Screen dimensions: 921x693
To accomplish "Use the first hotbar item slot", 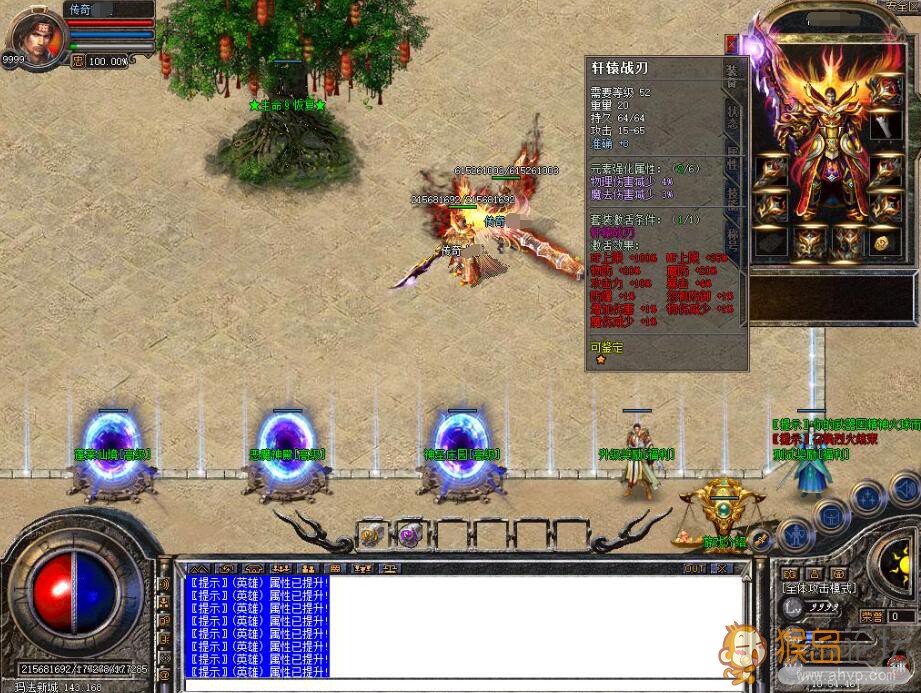I will 371,533.
